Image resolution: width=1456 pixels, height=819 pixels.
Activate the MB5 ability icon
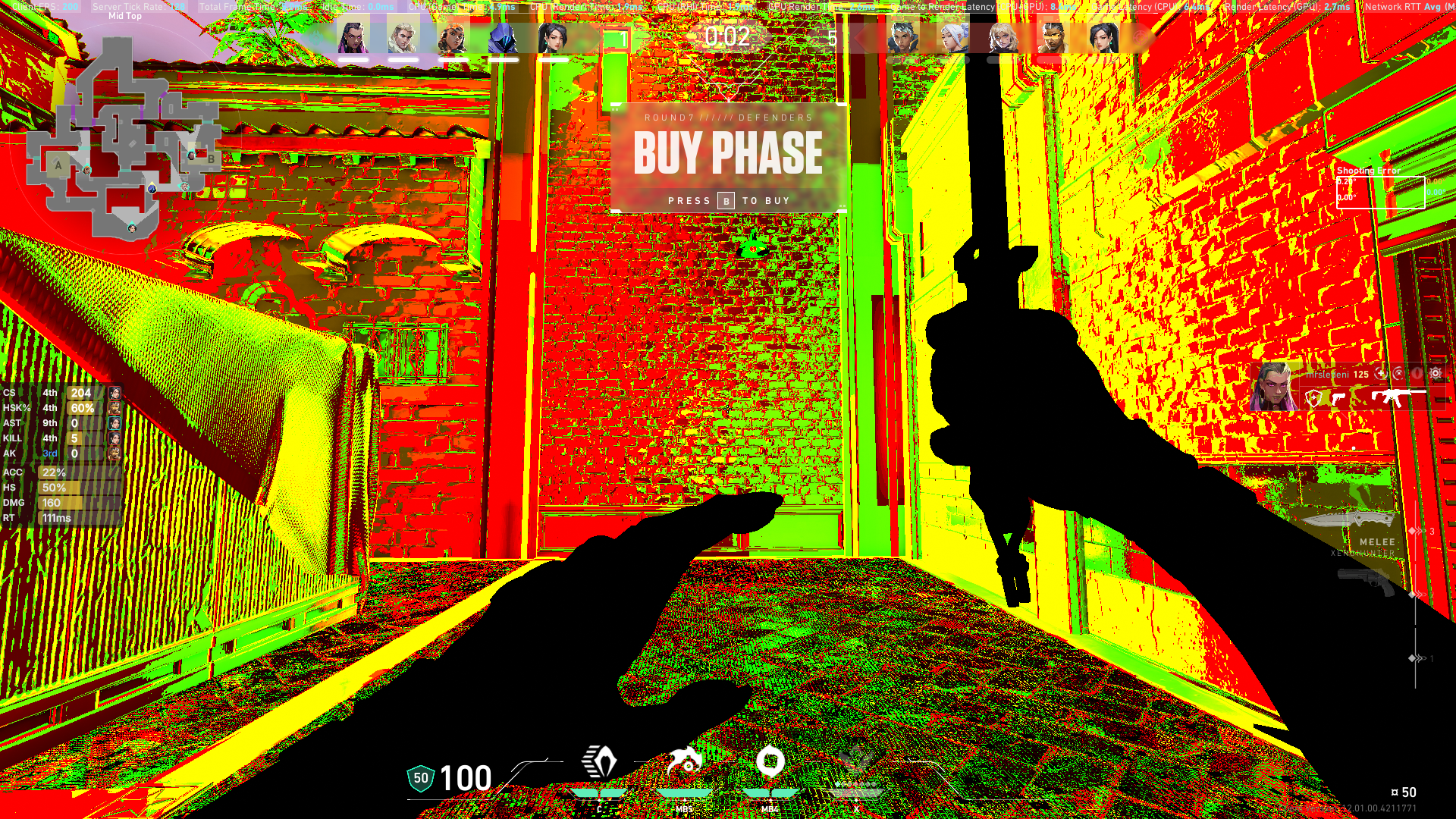click(x=685, y=762)
